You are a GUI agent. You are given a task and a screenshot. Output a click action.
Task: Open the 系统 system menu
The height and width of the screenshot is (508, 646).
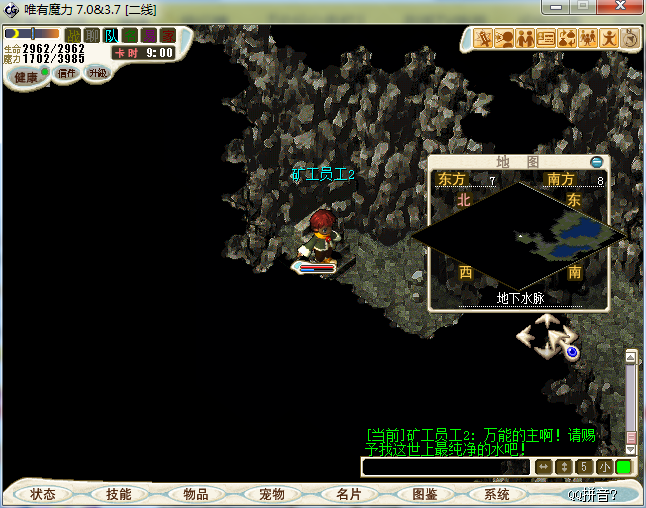coord(497,494)
